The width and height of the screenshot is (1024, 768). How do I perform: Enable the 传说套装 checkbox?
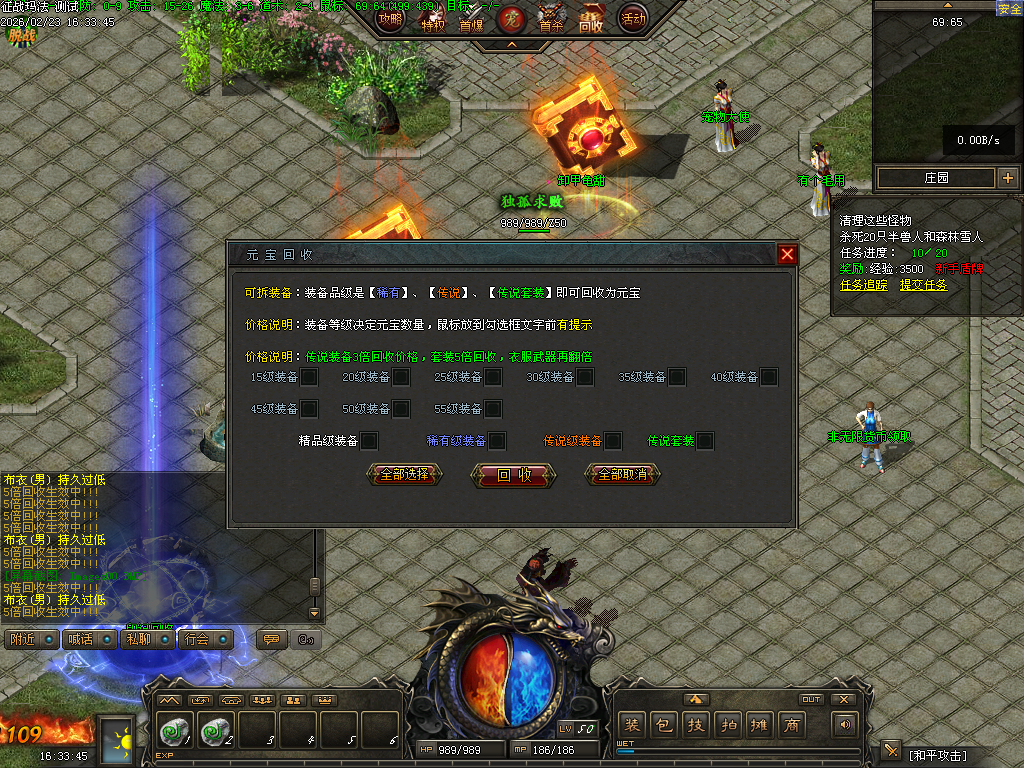pos(705,441)
